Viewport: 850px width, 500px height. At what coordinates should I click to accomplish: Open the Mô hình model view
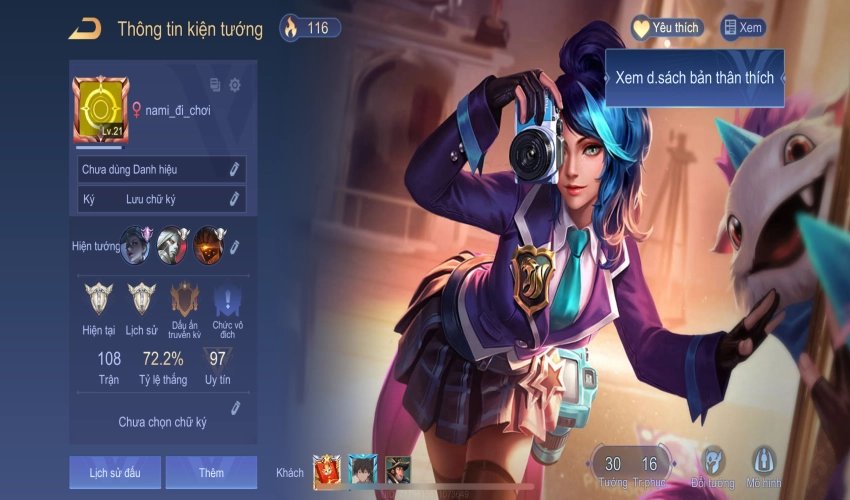765,467
